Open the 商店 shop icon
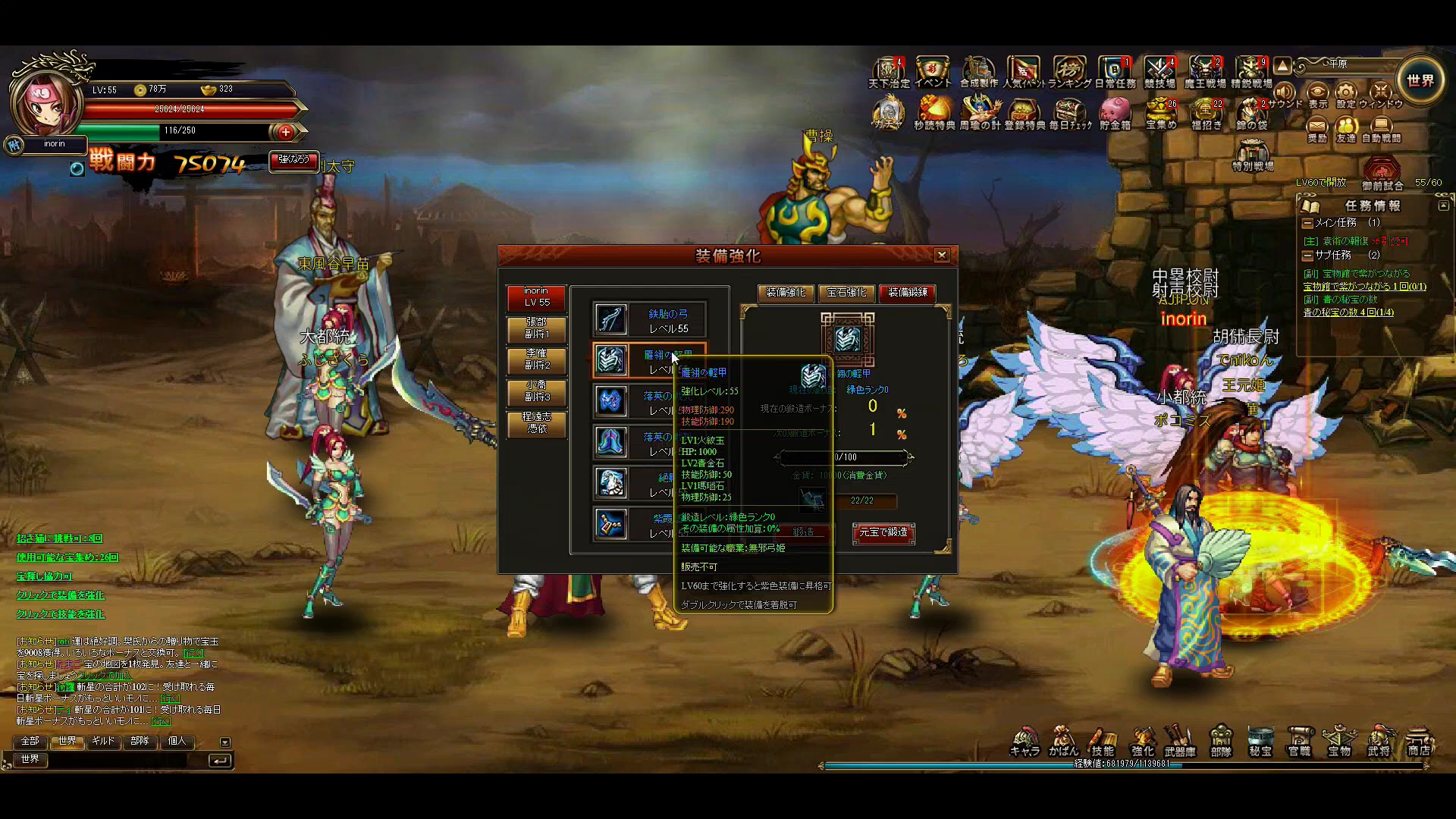The width and height of the screenshot is (1456, 819). coord(1419,741)
